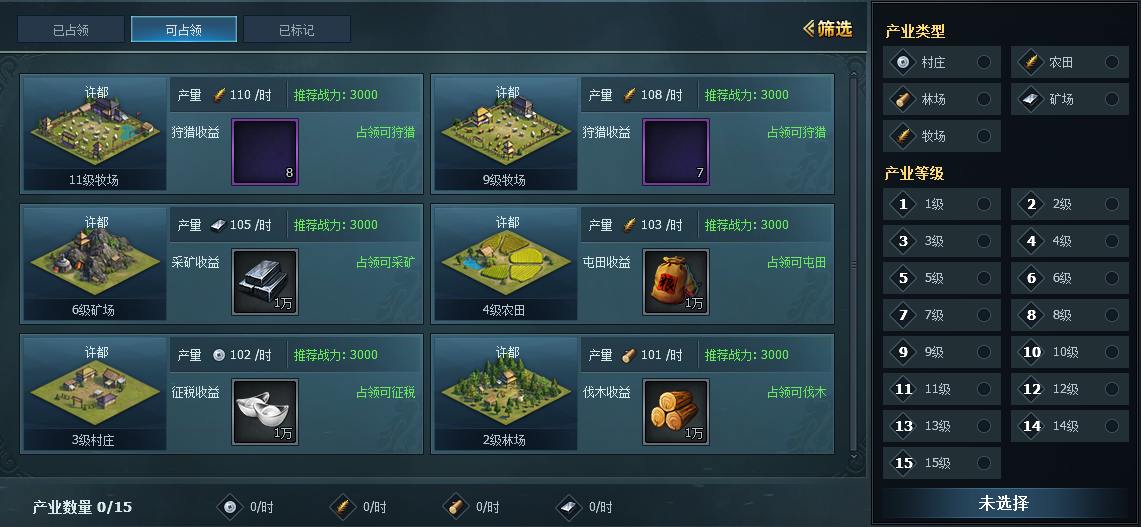This screenshot has height=527, width=1141.
Task: Collapse the 筛选 filter panel
Action: point(827,29)
